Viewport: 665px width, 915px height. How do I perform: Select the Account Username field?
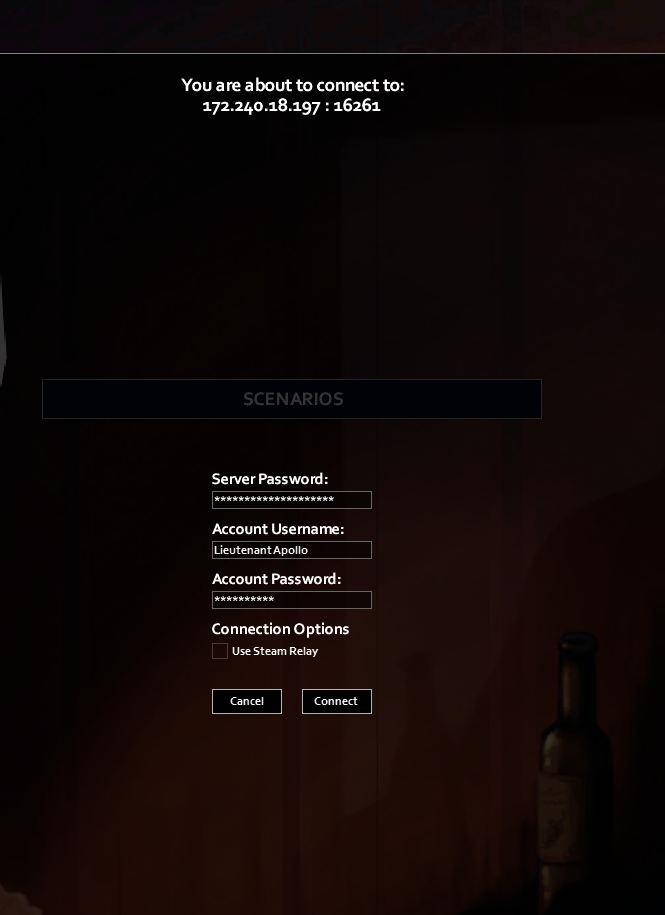[291, 550]
